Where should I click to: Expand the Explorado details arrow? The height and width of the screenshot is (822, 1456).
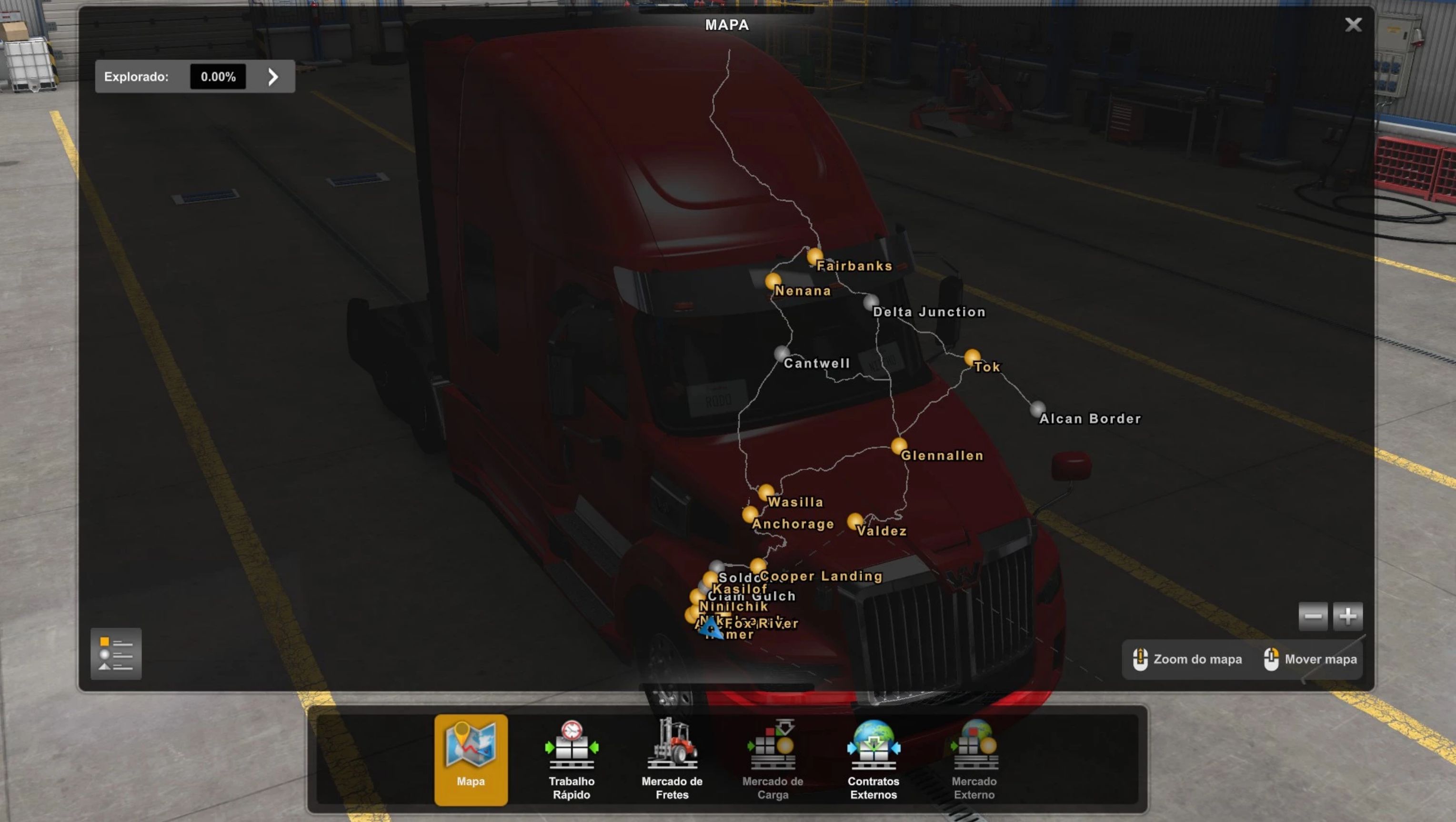[273, 77]
